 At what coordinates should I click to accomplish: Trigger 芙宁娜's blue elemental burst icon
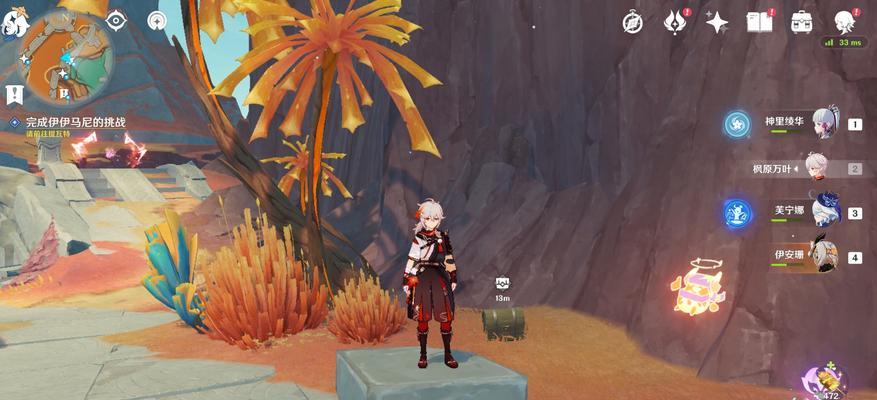[737, 212]
